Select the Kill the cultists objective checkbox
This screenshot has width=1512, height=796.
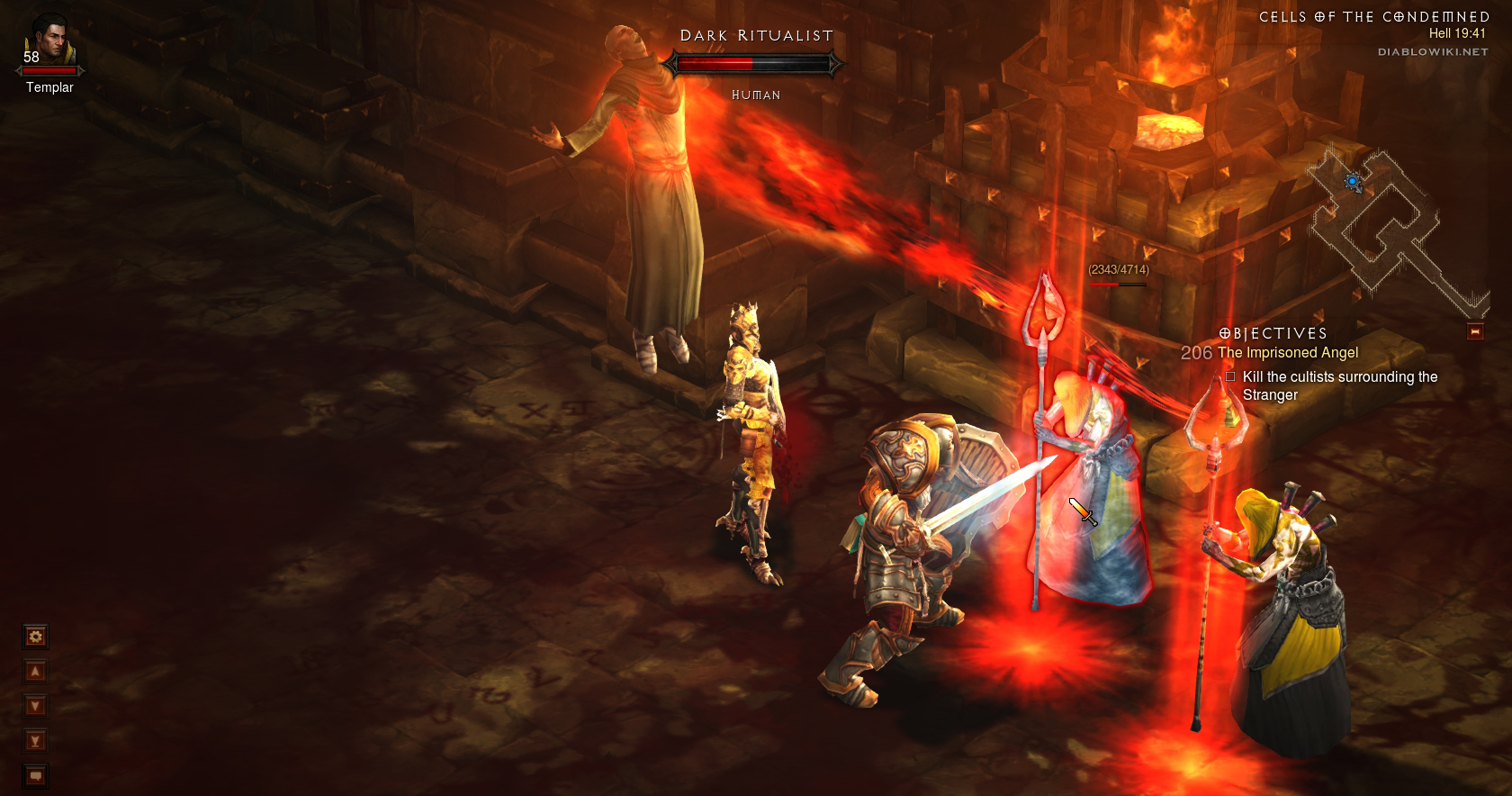coord(1230,376)
